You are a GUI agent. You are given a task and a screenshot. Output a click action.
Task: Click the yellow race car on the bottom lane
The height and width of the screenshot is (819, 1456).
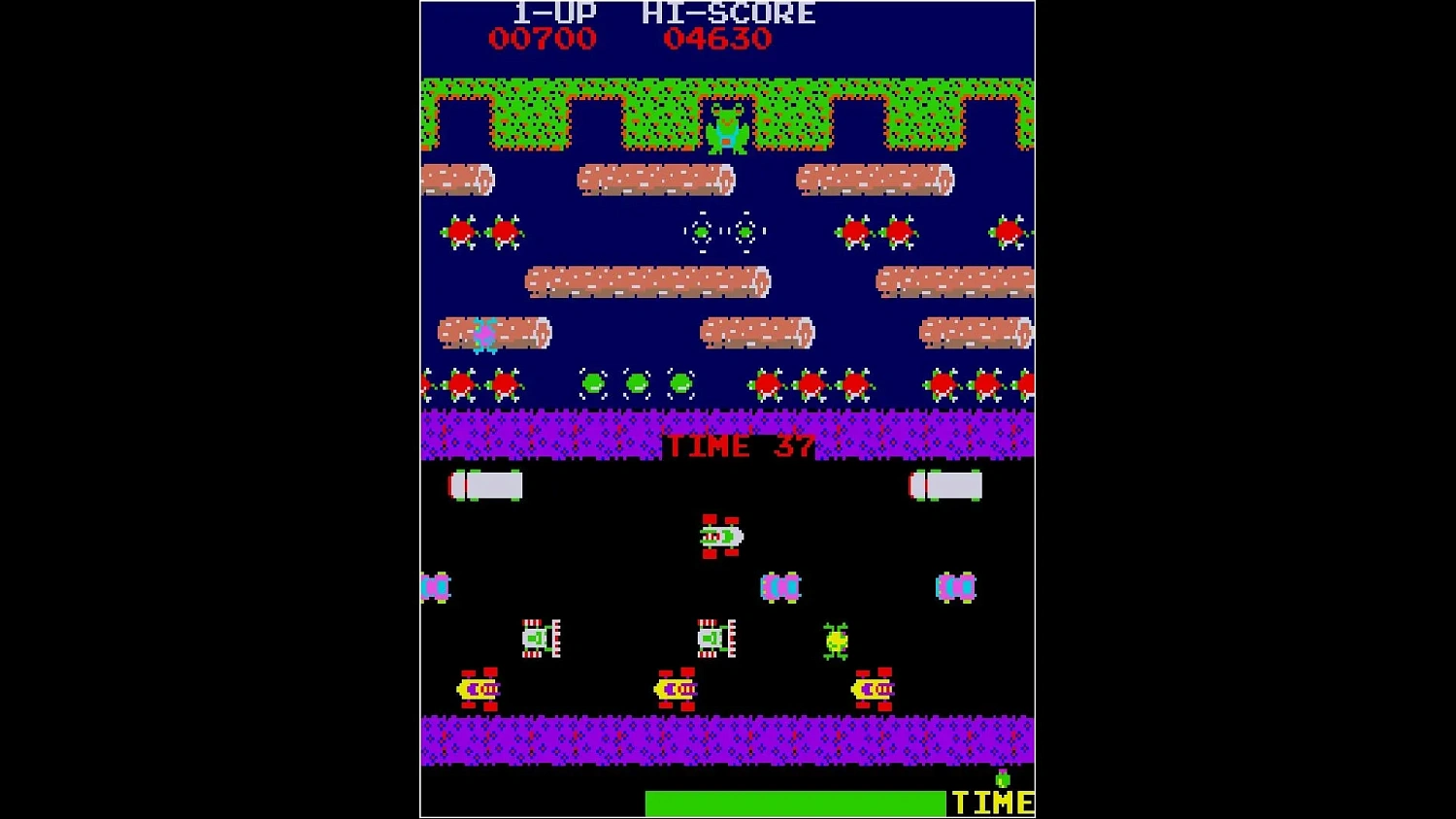tap(675, 689)
